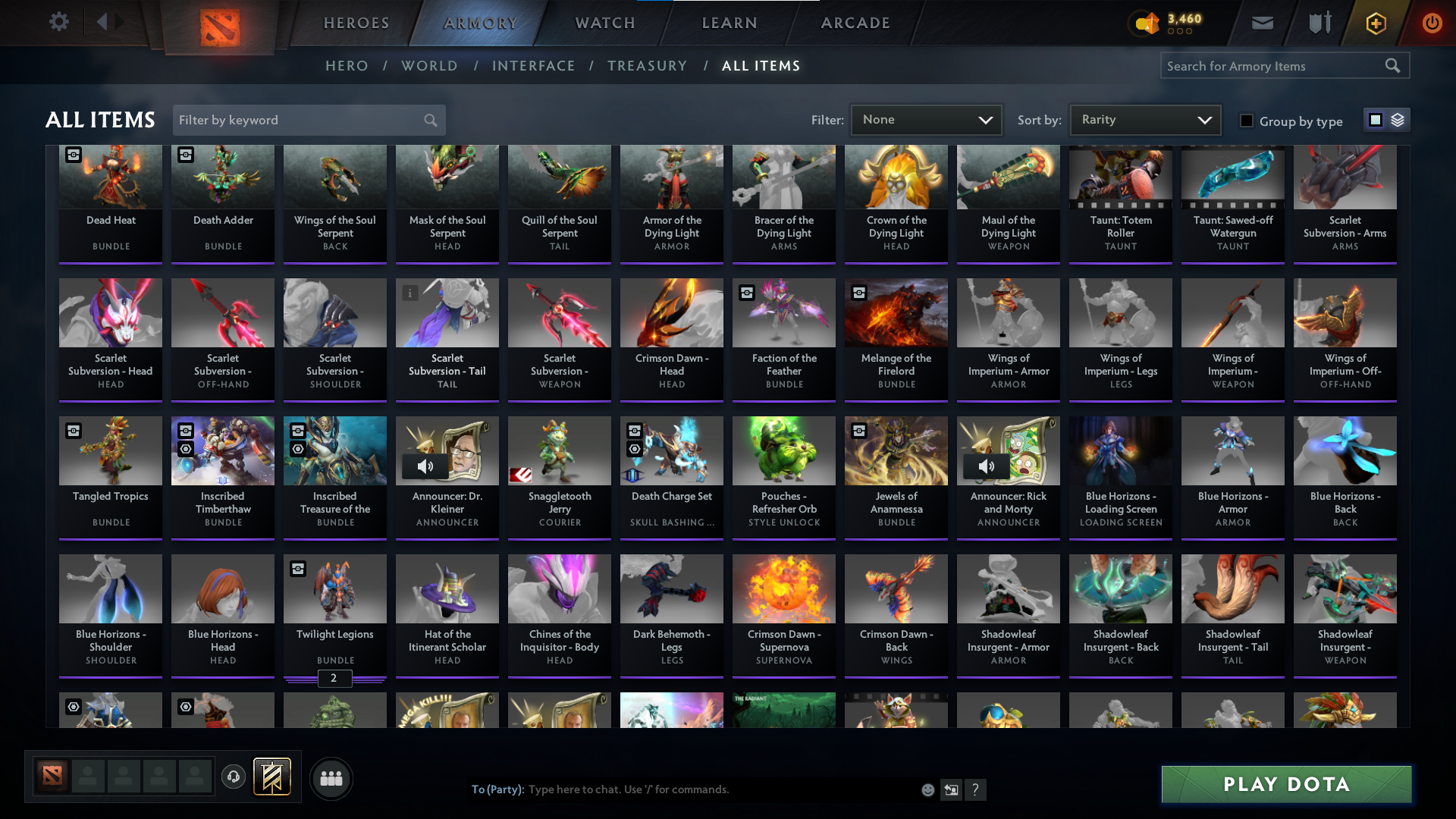Viewport: 1456px width, 819px height.
Task: Expand the Filter: None dropdown
Action: point(926,119)
